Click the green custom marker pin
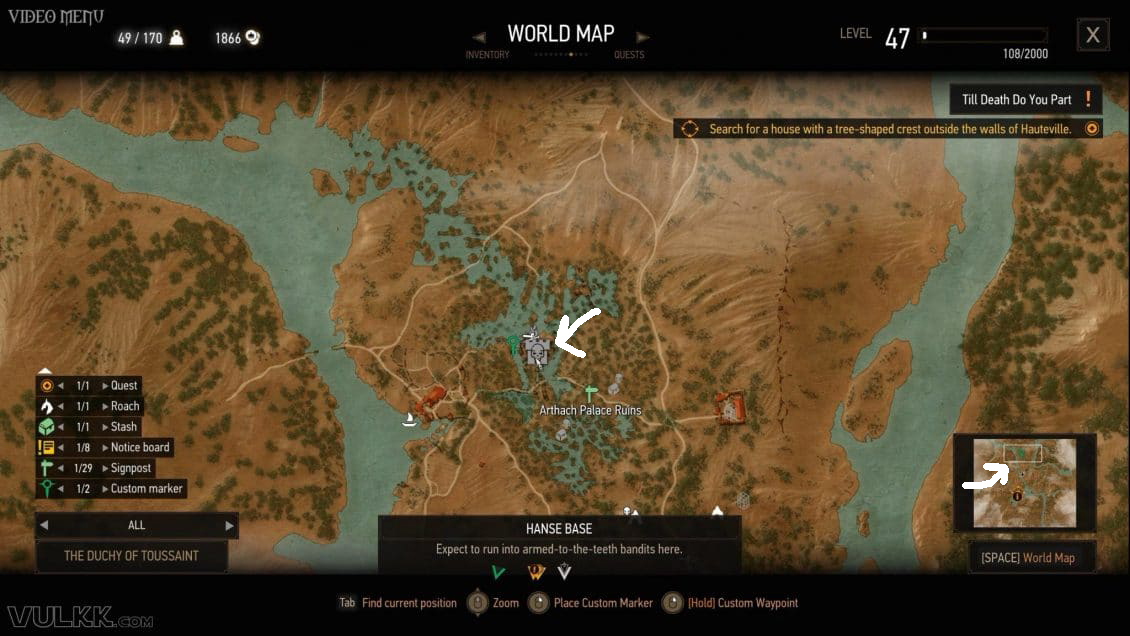Viewport: 1130px width, 636px height. tap(512, 345)
